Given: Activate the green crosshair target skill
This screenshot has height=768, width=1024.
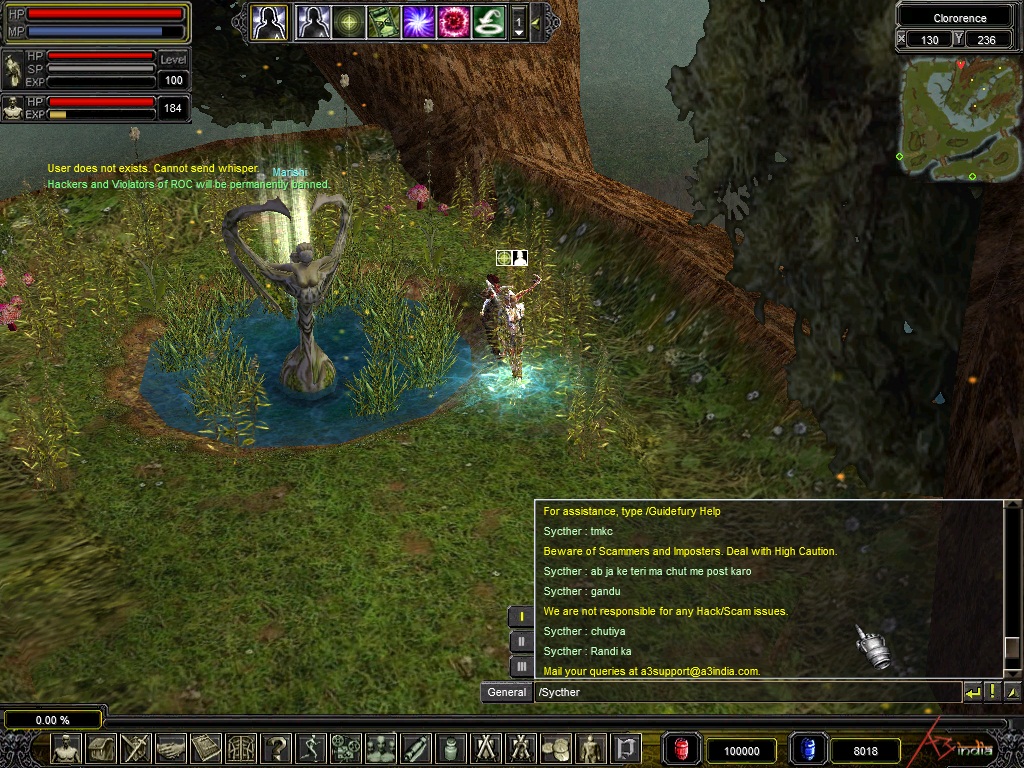Looking at the screenshot, I should click(x=348, y=21).
